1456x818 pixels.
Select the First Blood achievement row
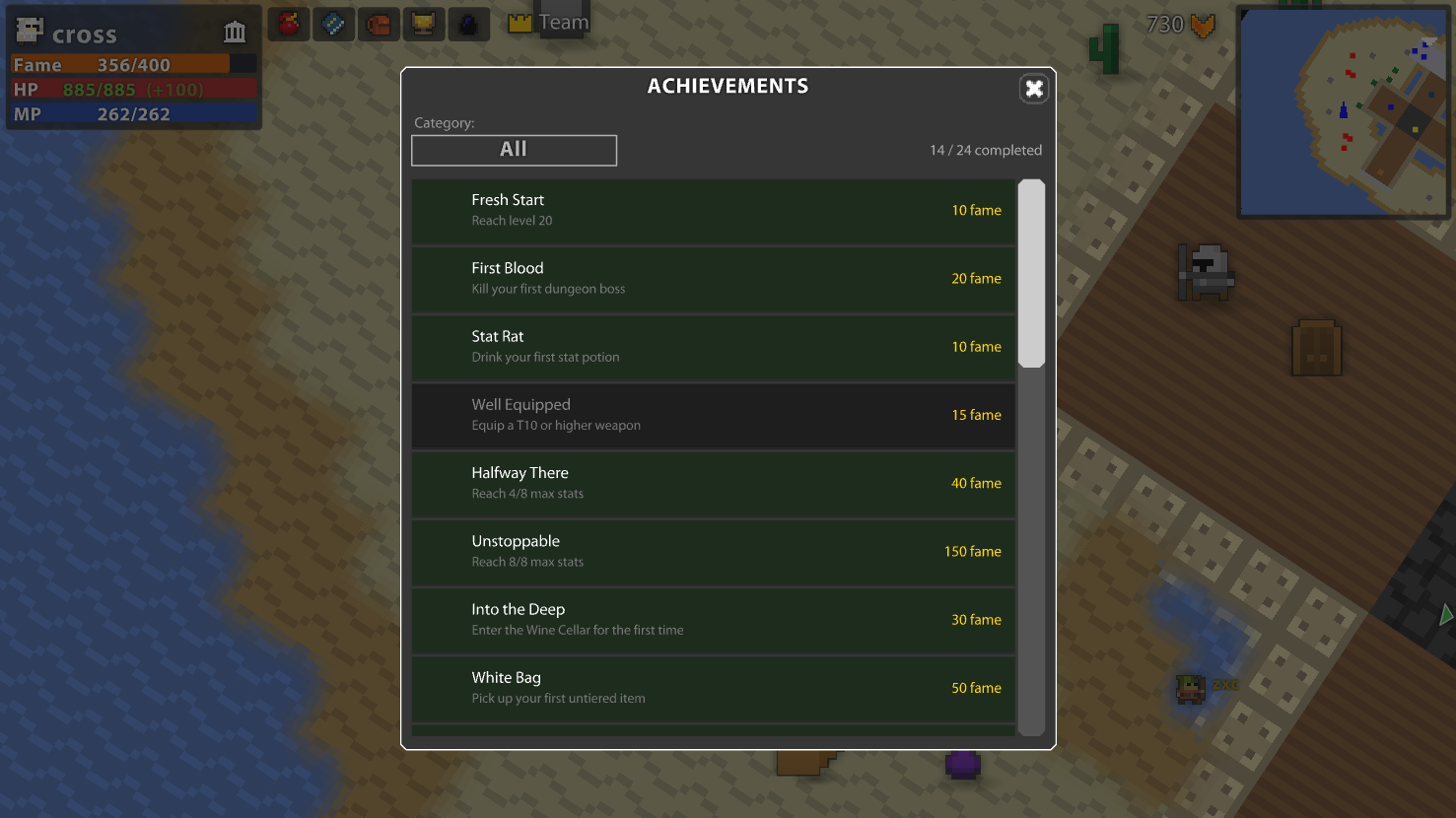coord(713,278)
